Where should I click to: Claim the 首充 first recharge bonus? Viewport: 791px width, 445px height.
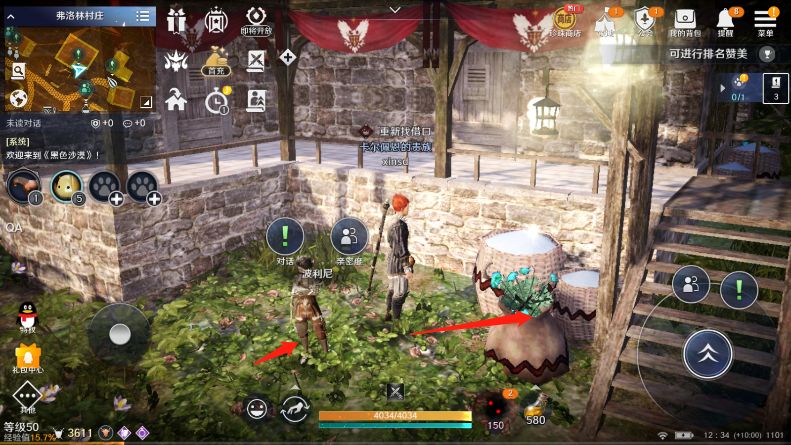click(x=214, y=60)
